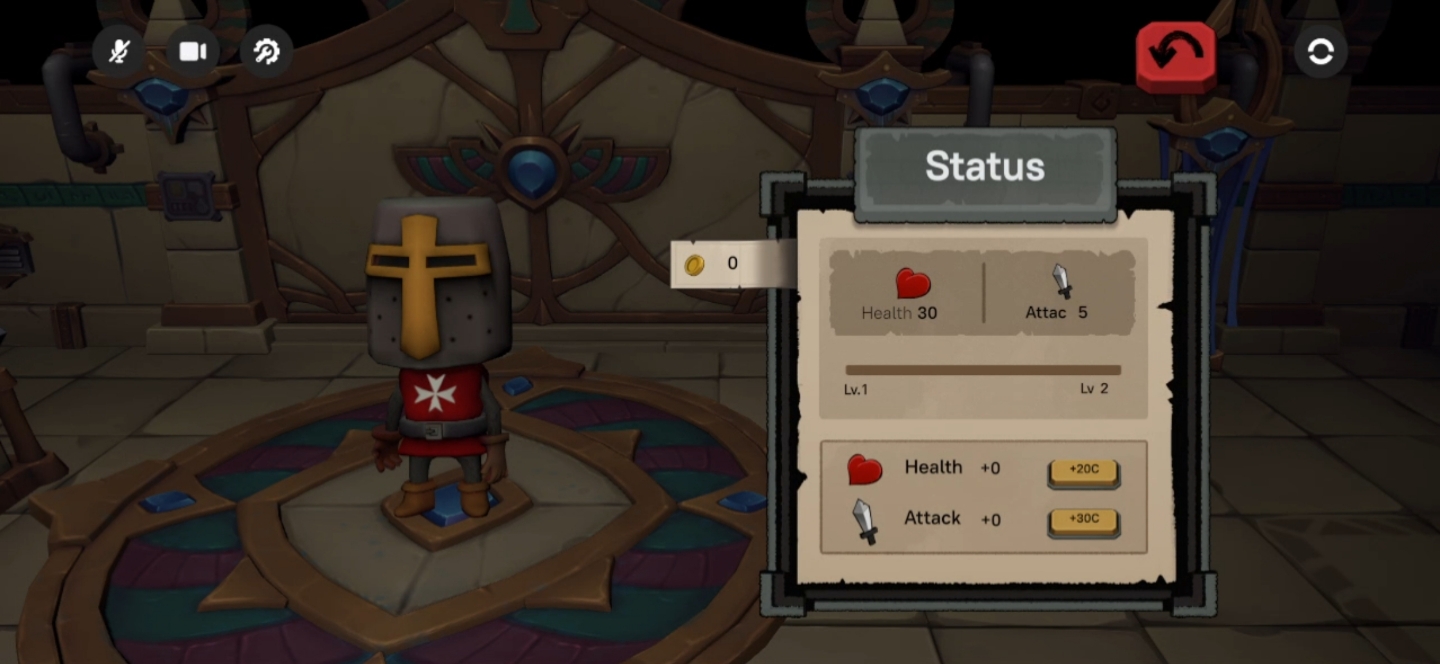1440x664 pixels.
Task: Tap the video camera button
Action: (x=193, y=52)
